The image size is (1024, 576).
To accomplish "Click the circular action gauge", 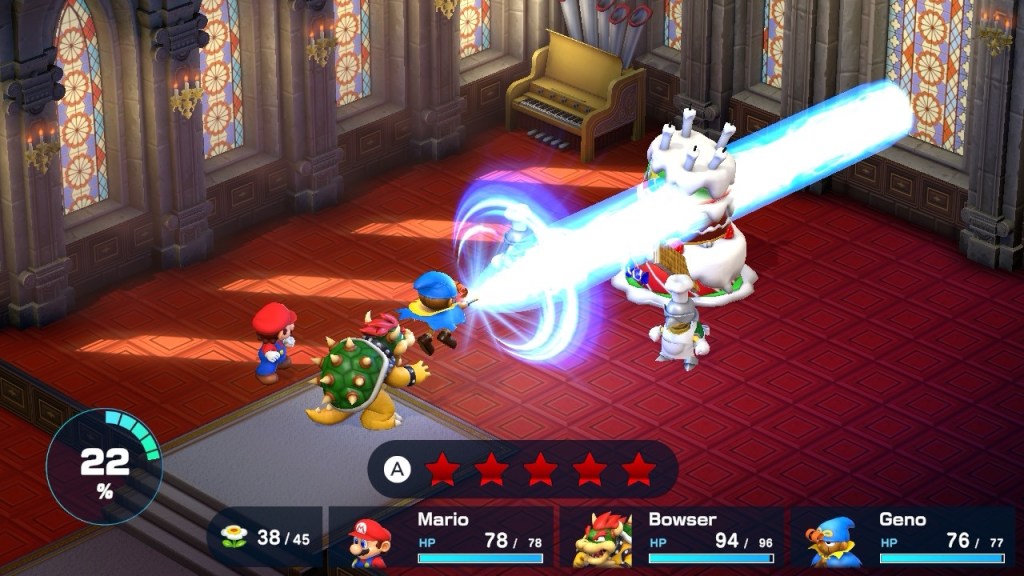I will (x=104, y=466).
